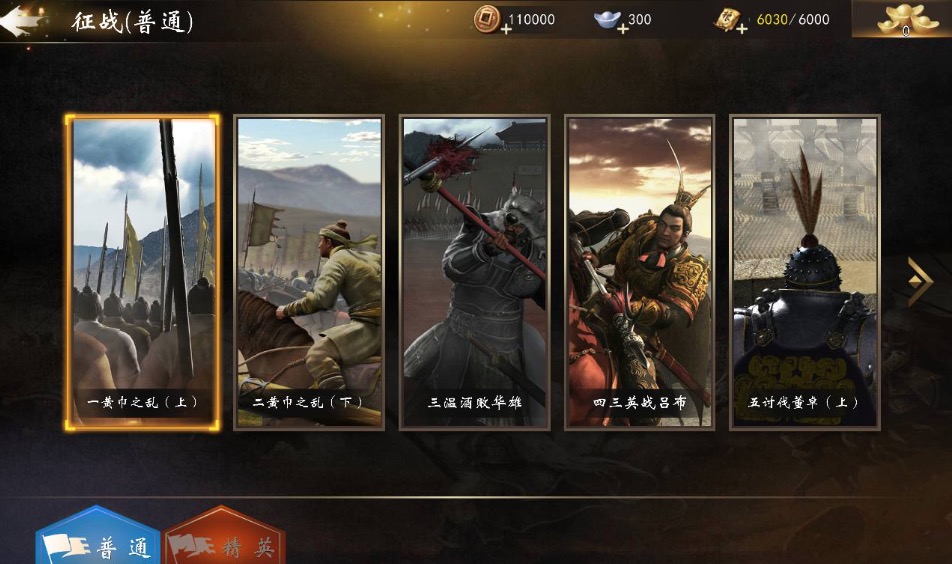Open chapter 三温酒斩华雄
The image size is (952, 564).
(x=474, y=272)
